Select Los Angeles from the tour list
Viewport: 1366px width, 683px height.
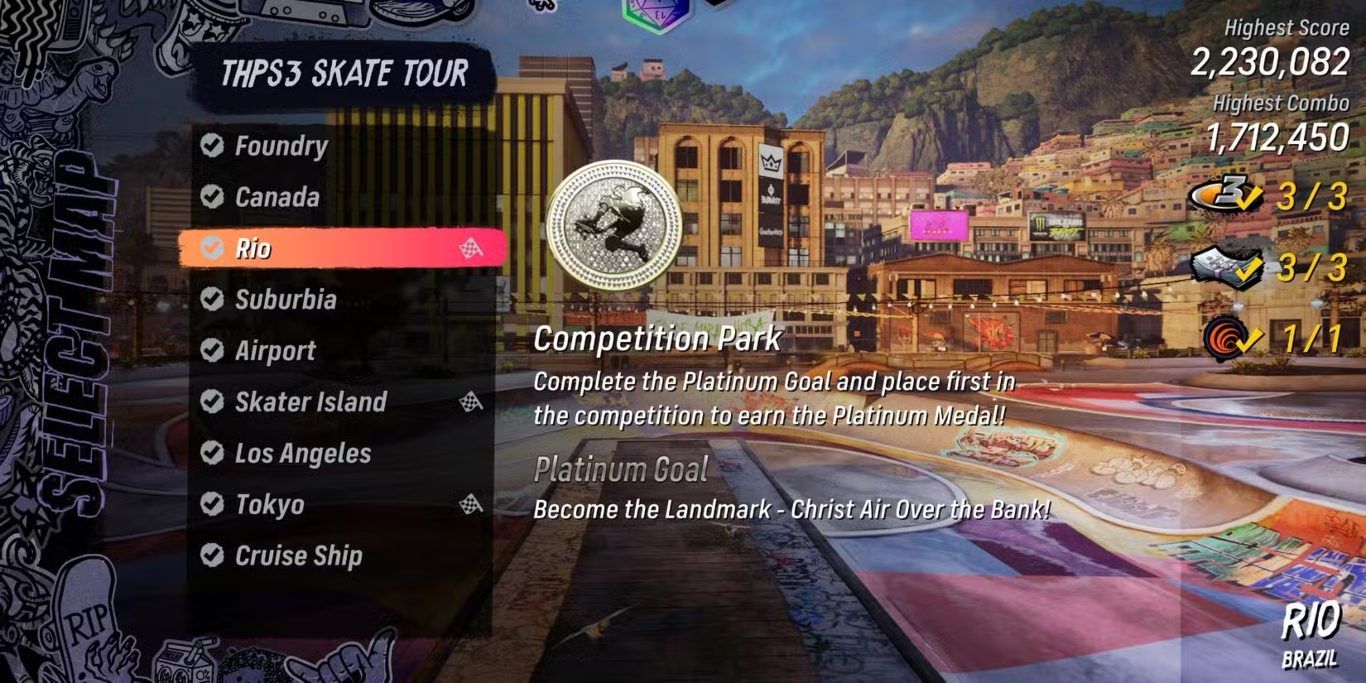tap(302, 453)
